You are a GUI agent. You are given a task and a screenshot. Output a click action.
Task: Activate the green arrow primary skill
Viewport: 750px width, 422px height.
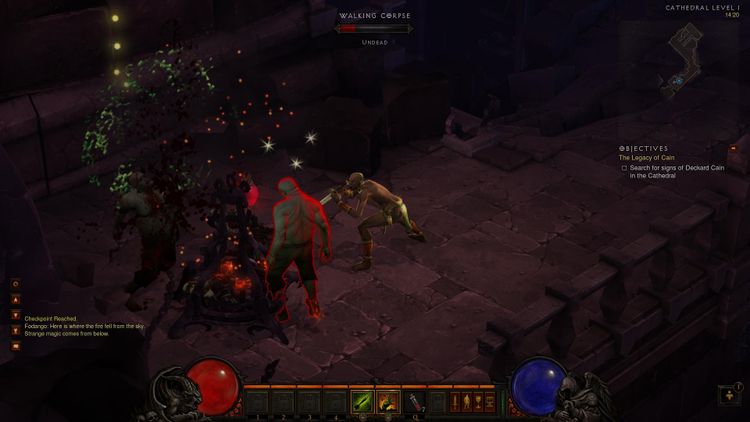(361, 401)
